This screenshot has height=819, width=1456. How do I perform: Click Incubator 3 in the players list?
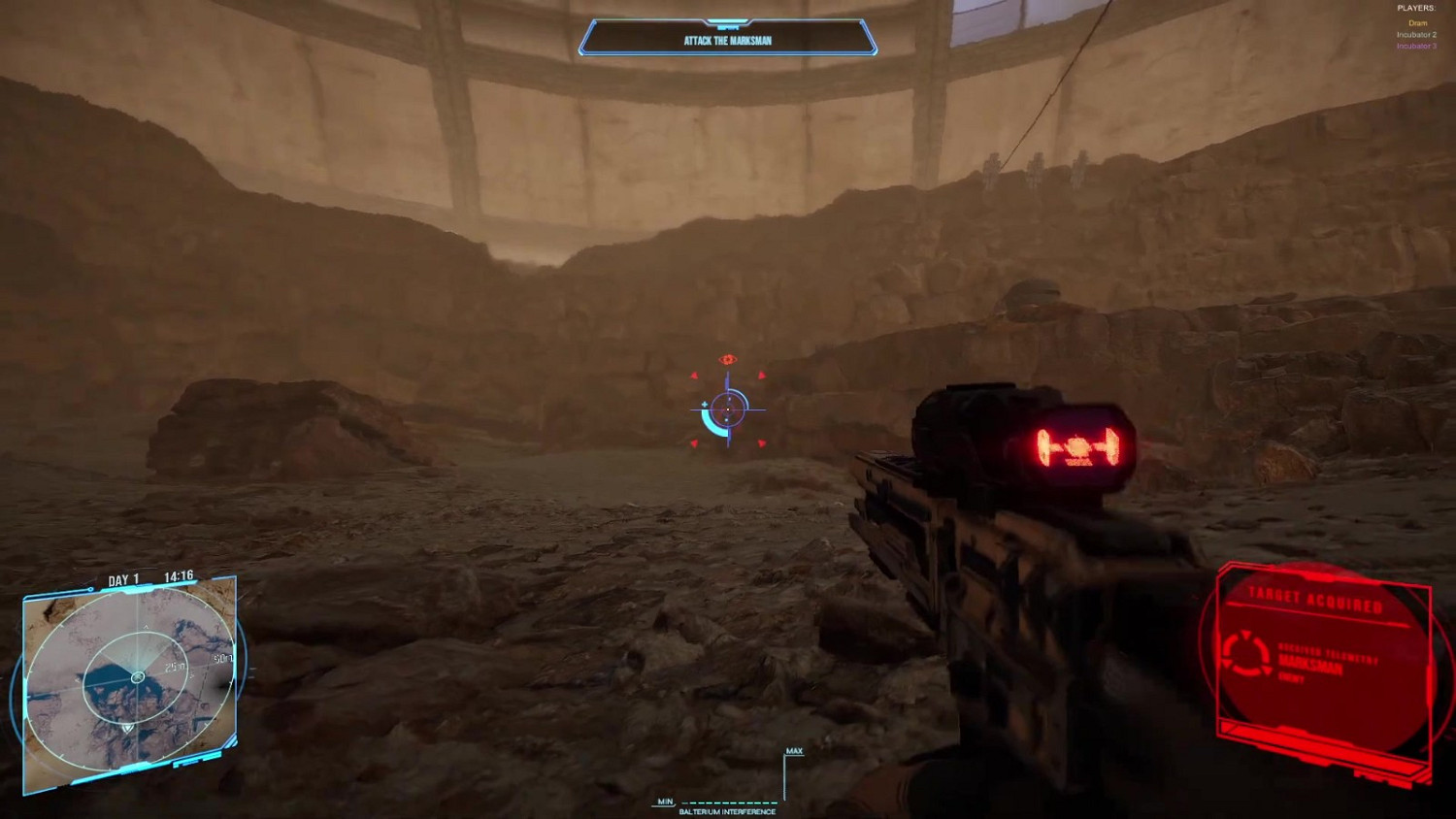click(x=1415, y=46)
